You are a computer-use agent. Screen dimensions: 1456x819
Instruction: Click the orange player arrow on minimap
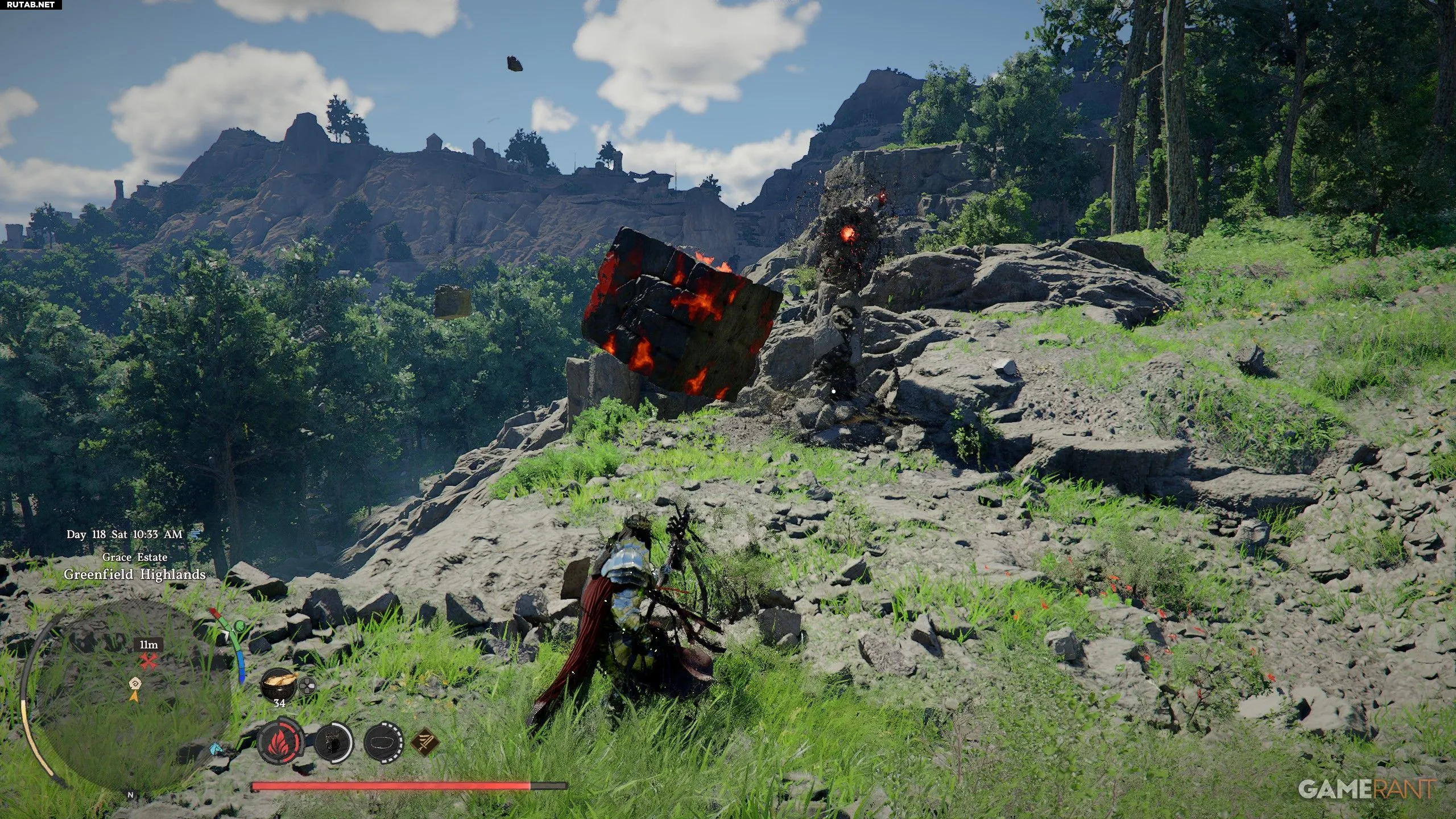coord(134,695)
